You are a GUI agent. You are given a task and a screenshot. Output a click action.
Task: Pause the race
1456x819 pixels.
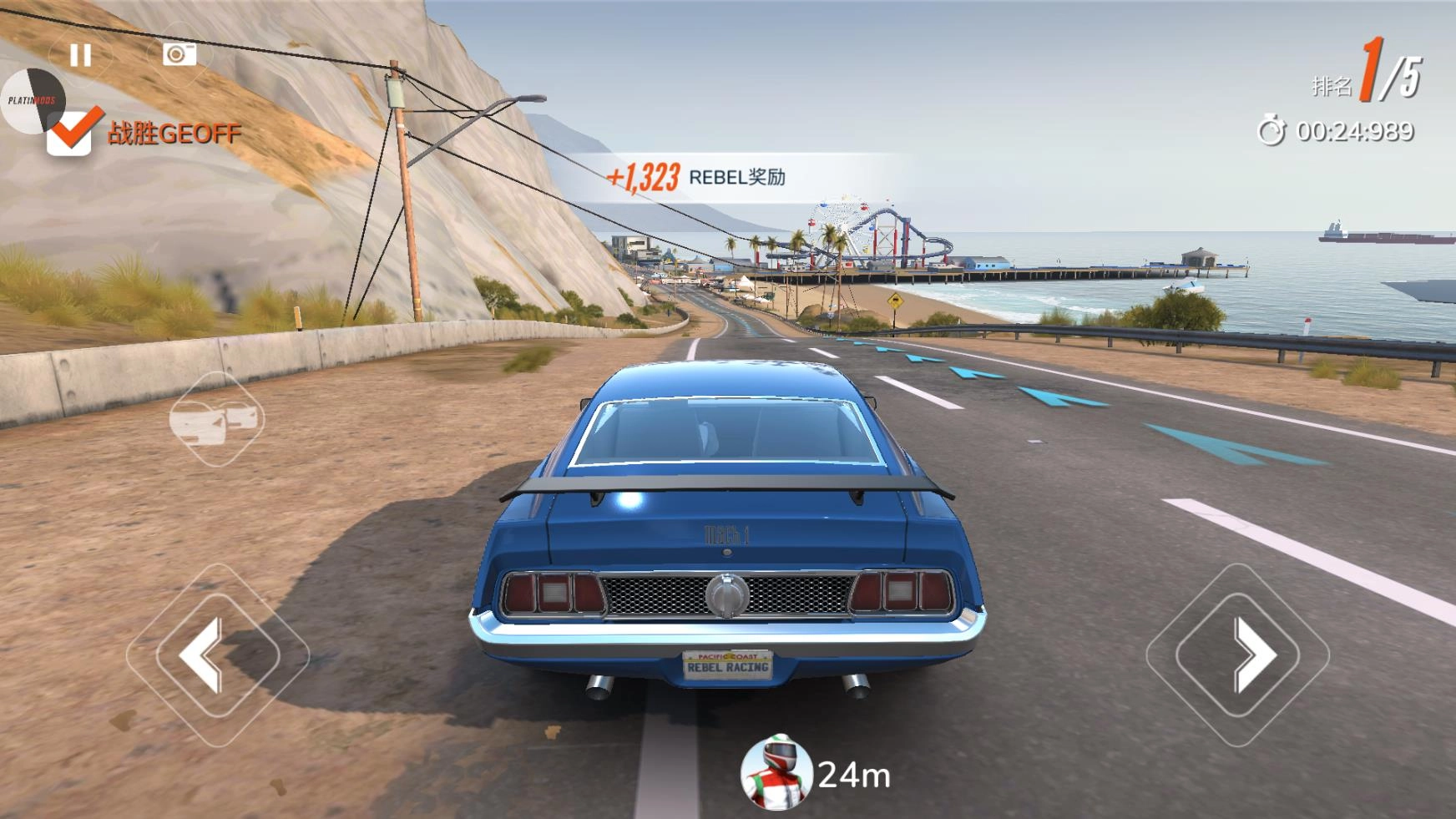[x=80, y=55]
